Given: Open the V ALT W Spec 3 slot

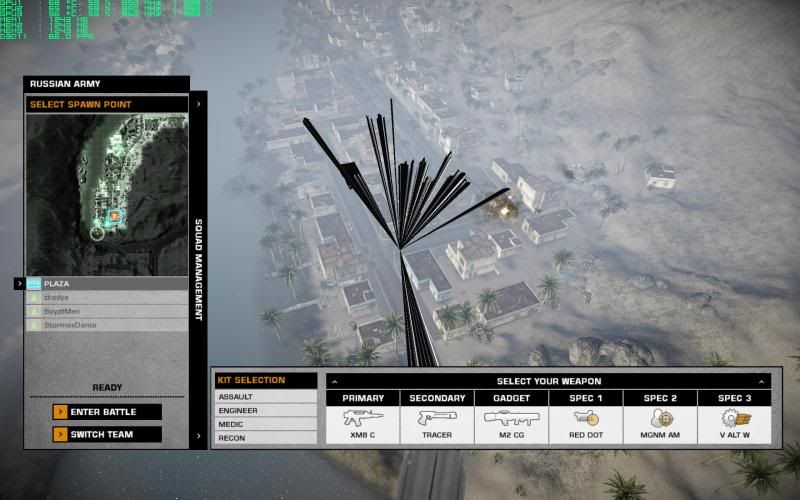Looking at the screenshot, I should [x=734, y=418].
